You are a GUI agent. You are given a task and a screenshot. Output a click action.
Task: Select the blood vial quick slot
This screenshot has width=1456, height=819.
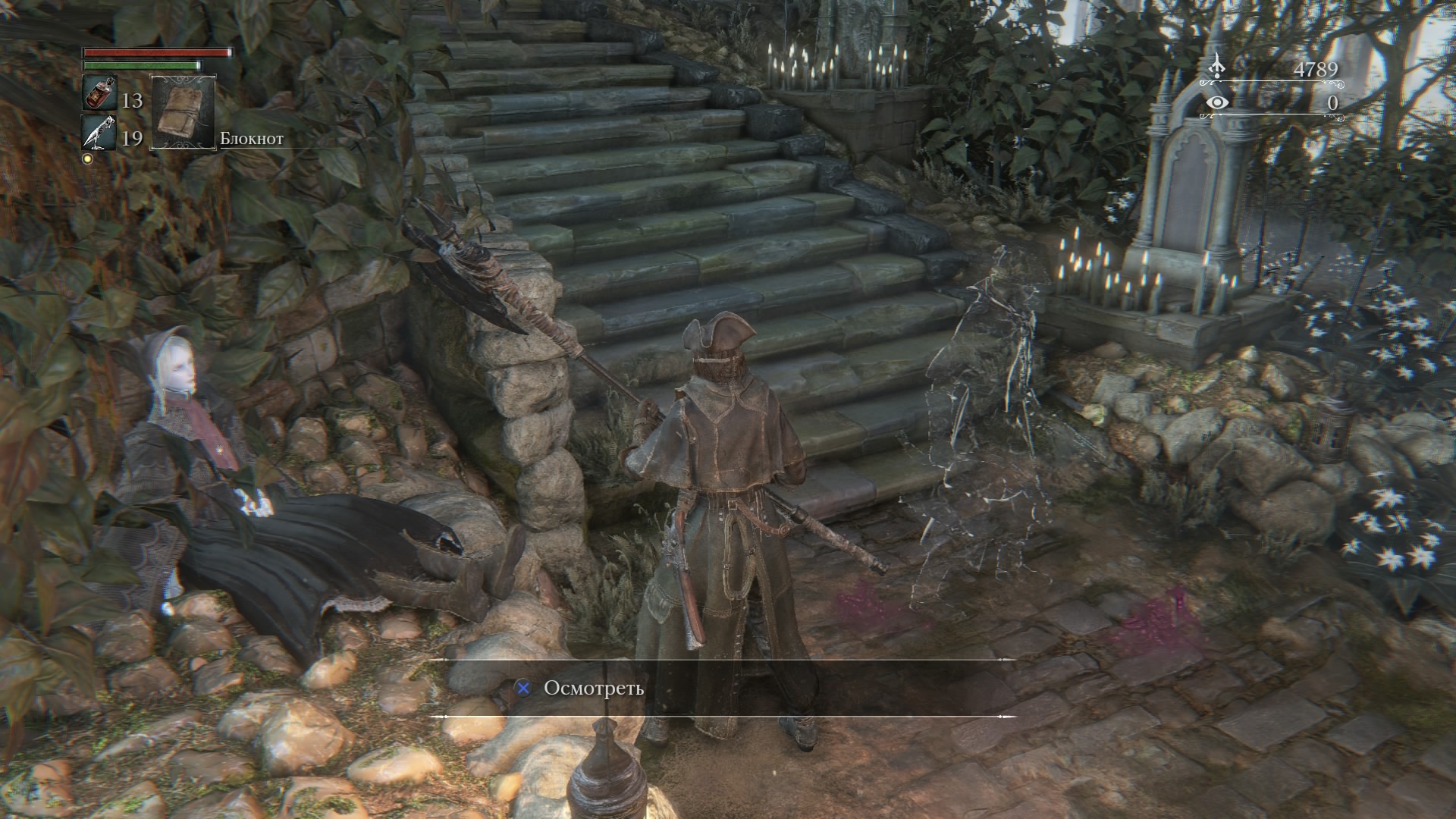tap(99, 94)
